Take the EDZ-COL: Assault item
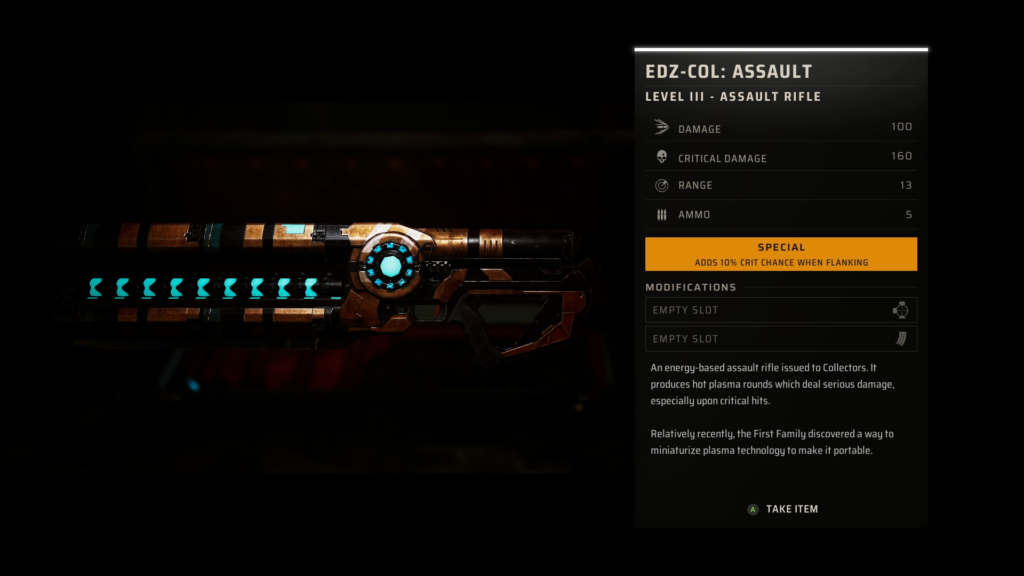1024x576 pixels. 782,509
